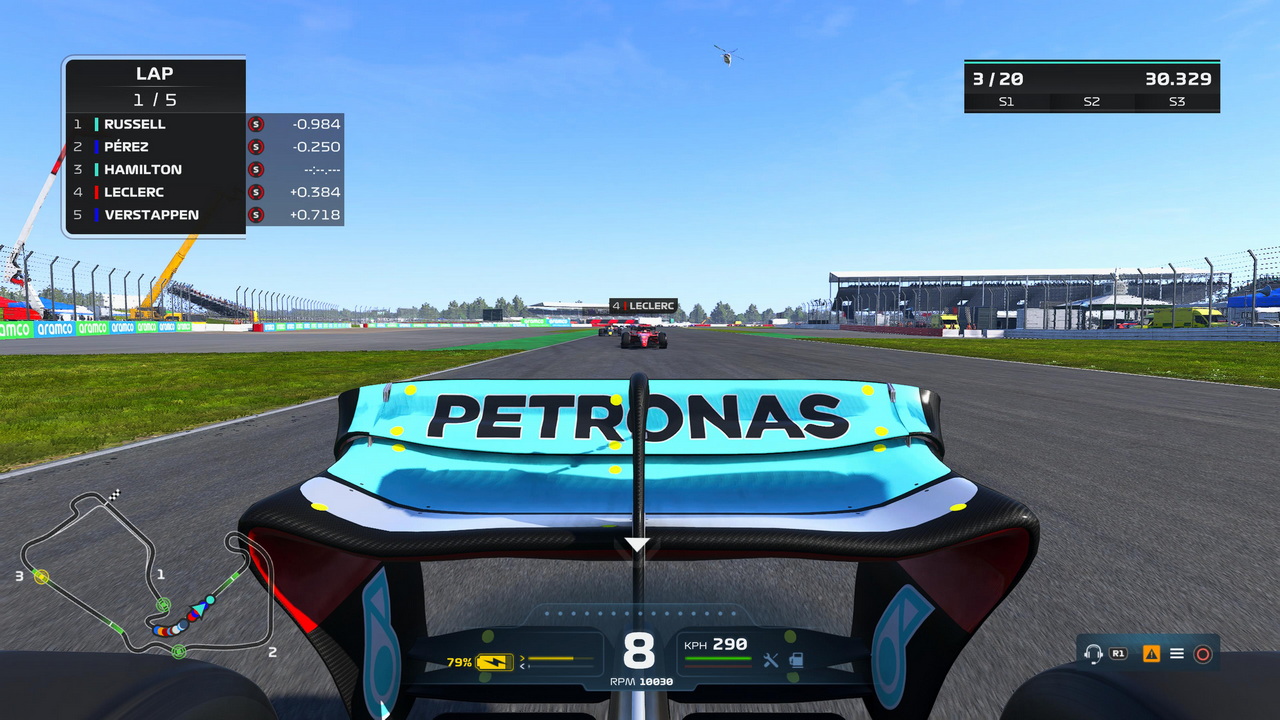The height and width of the screenshot is (720, 1280).
Task: Click the red circle record icon
Action: 1203,654
